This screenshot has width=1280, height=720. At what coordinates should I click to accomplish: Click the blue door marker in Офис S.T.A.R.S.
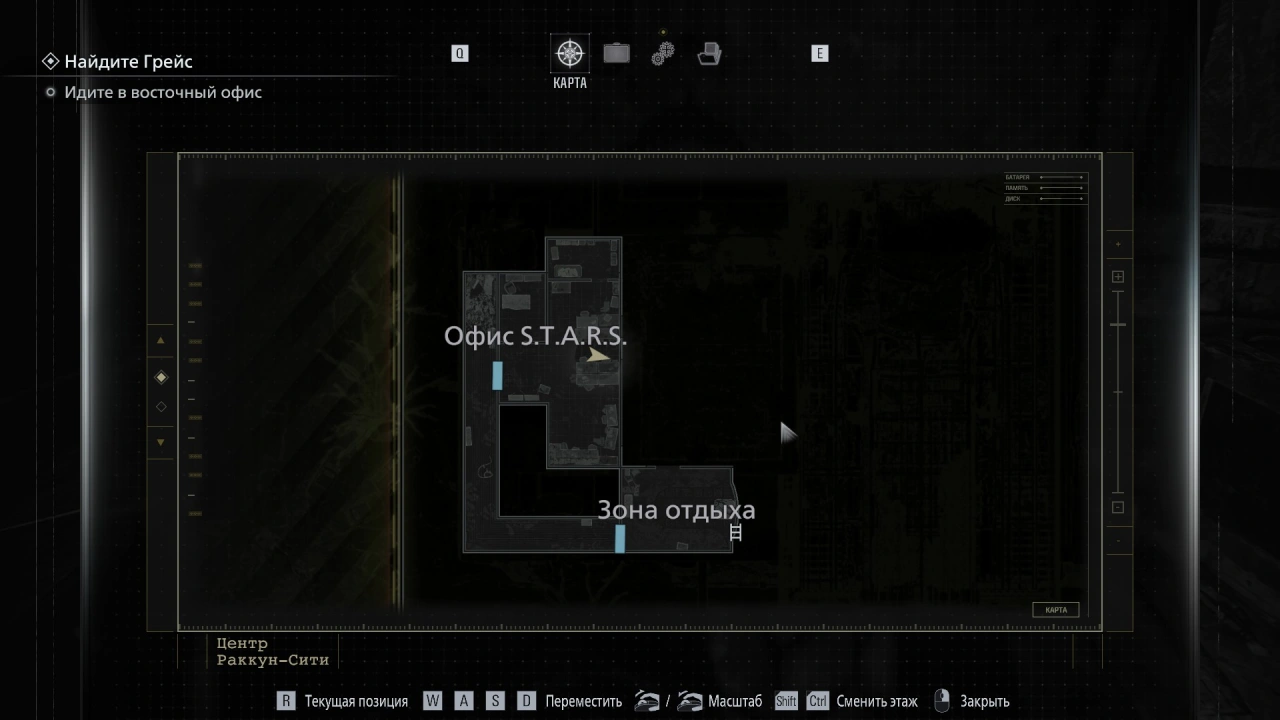coord(497,376)
